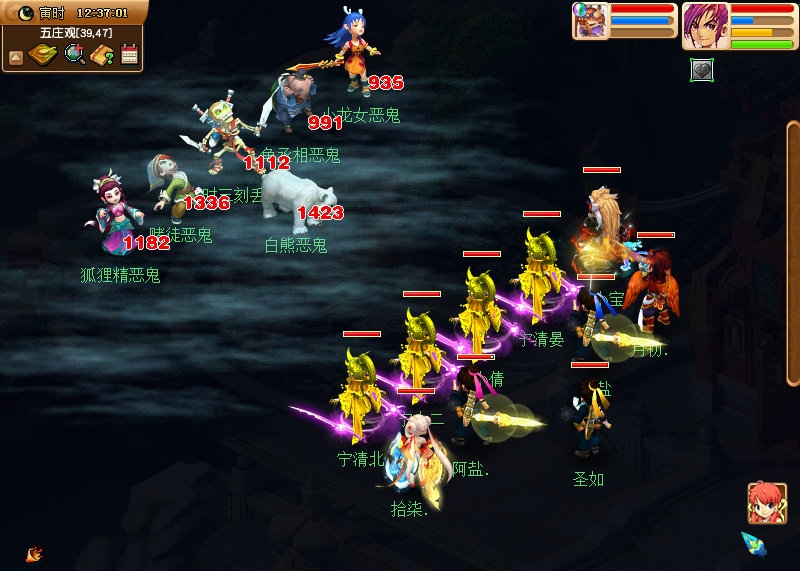Open the red-haired girl portrait icon
Image resolution: width=800 pixels, height=571 pixels.
[x=766, y=503]
